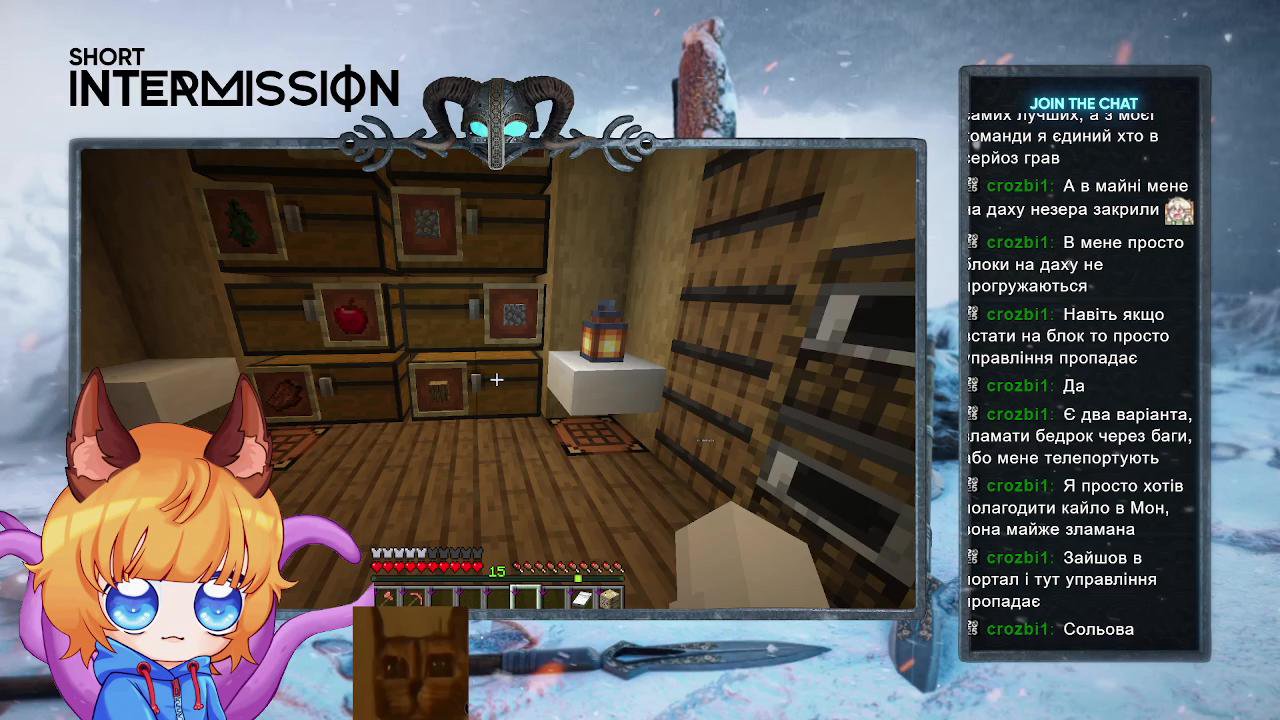1280x720 pixels.
Task: Select the loom block in the last hotbar slot
Action: pyautogui.click(x=610, y=597)
